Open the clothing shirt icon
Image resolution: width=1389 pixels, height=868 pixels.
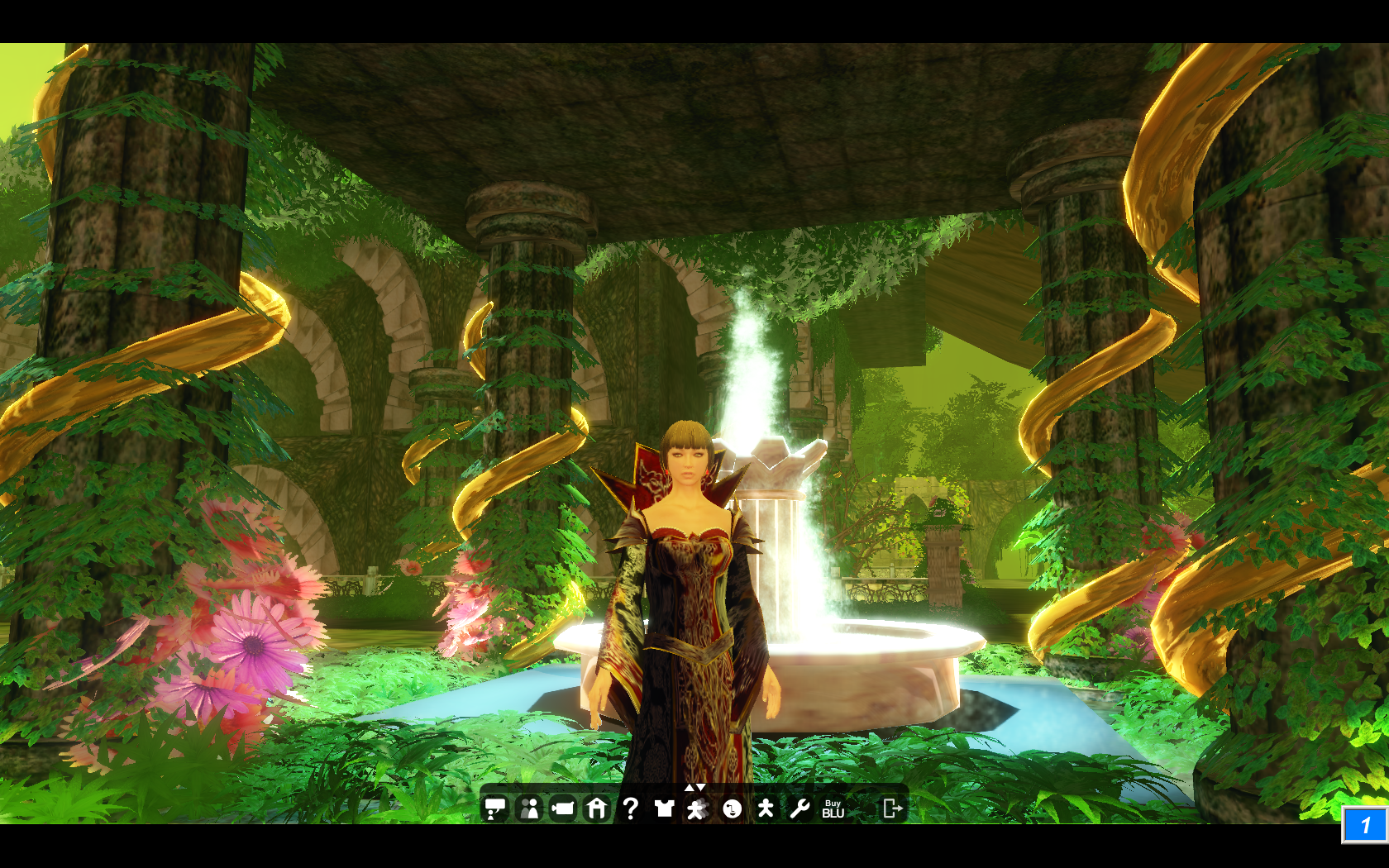(664, 808)
